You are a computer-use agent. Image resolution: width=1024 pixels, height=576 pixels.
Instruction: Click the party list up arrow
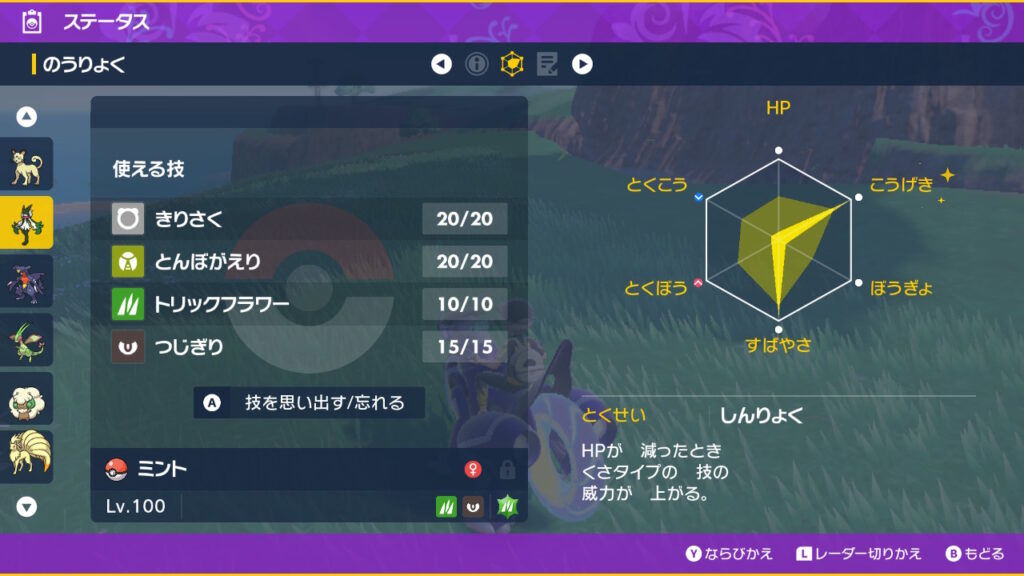(x=27, y=117)
